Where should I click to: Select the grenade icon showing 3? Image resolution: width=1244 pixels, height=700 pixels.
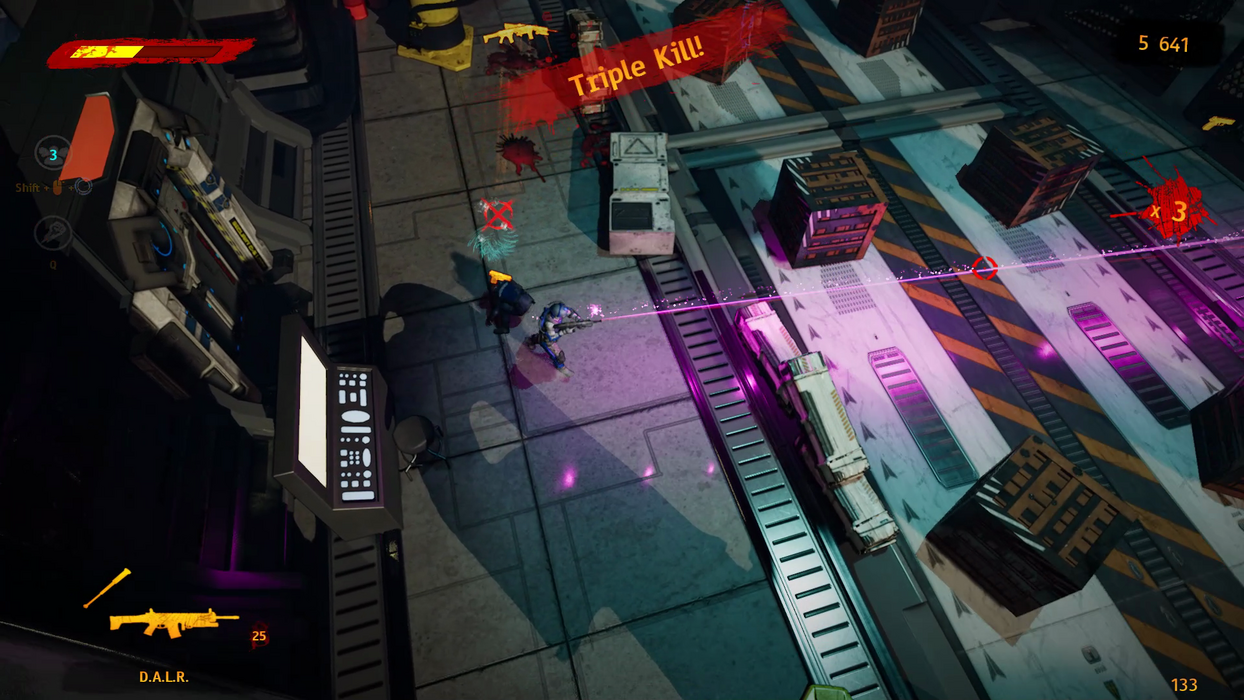coord(52,154)
